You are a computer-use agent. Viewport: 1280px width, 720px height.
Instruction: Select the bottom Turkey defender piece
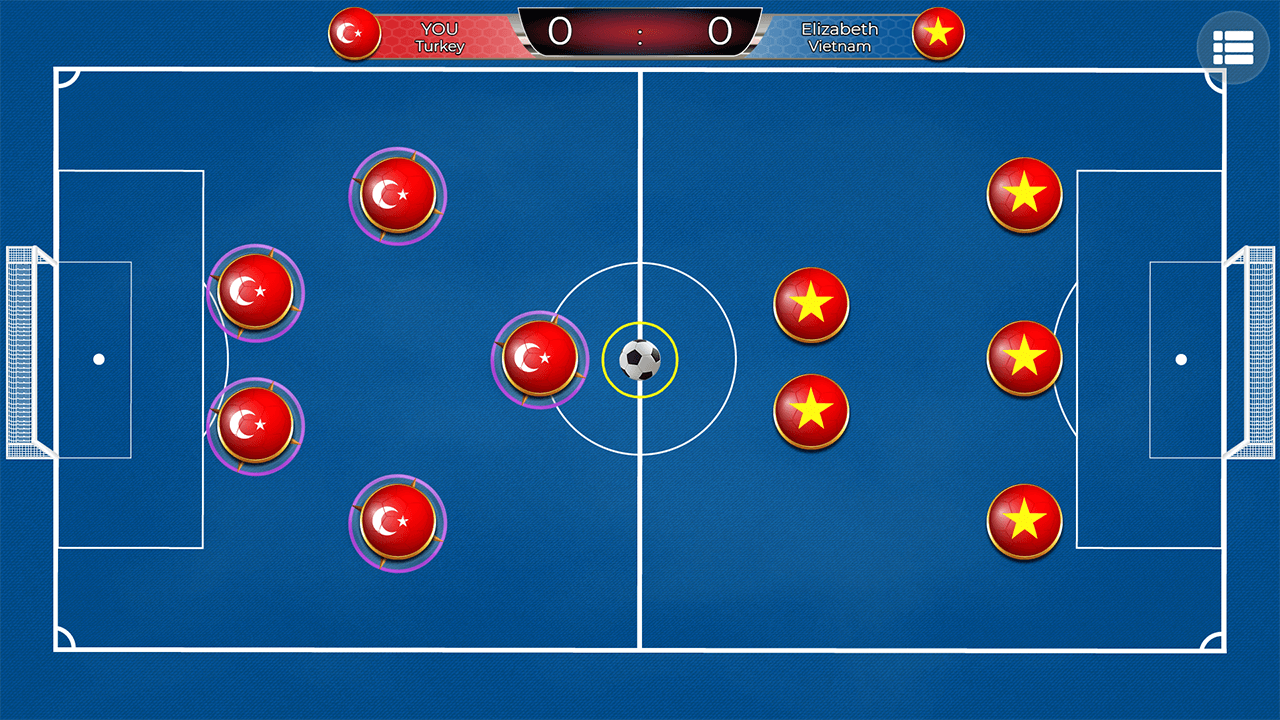397,522
